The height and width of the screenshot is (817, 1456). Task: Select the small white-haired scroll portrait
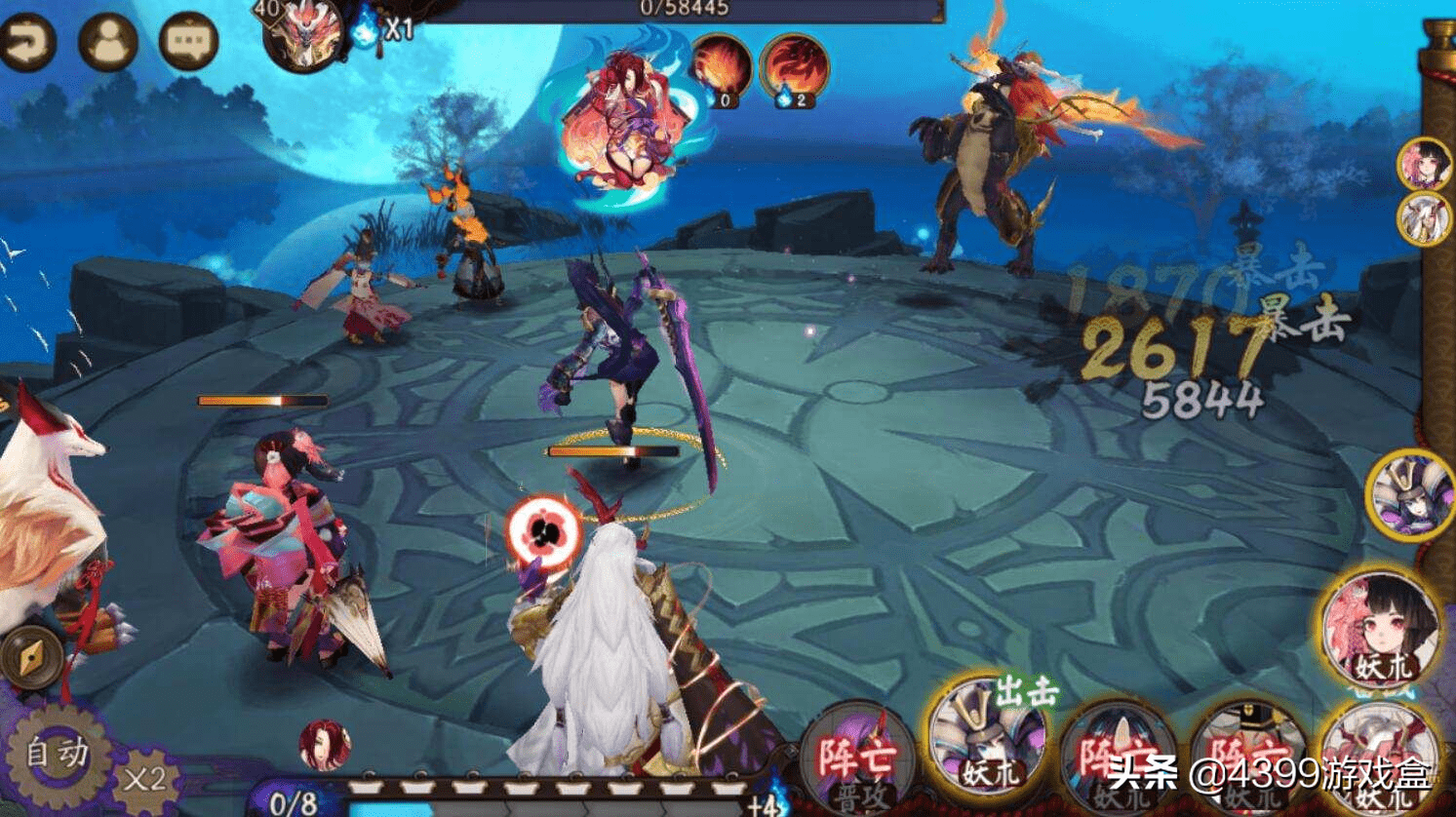click(x=1423, y=218)
